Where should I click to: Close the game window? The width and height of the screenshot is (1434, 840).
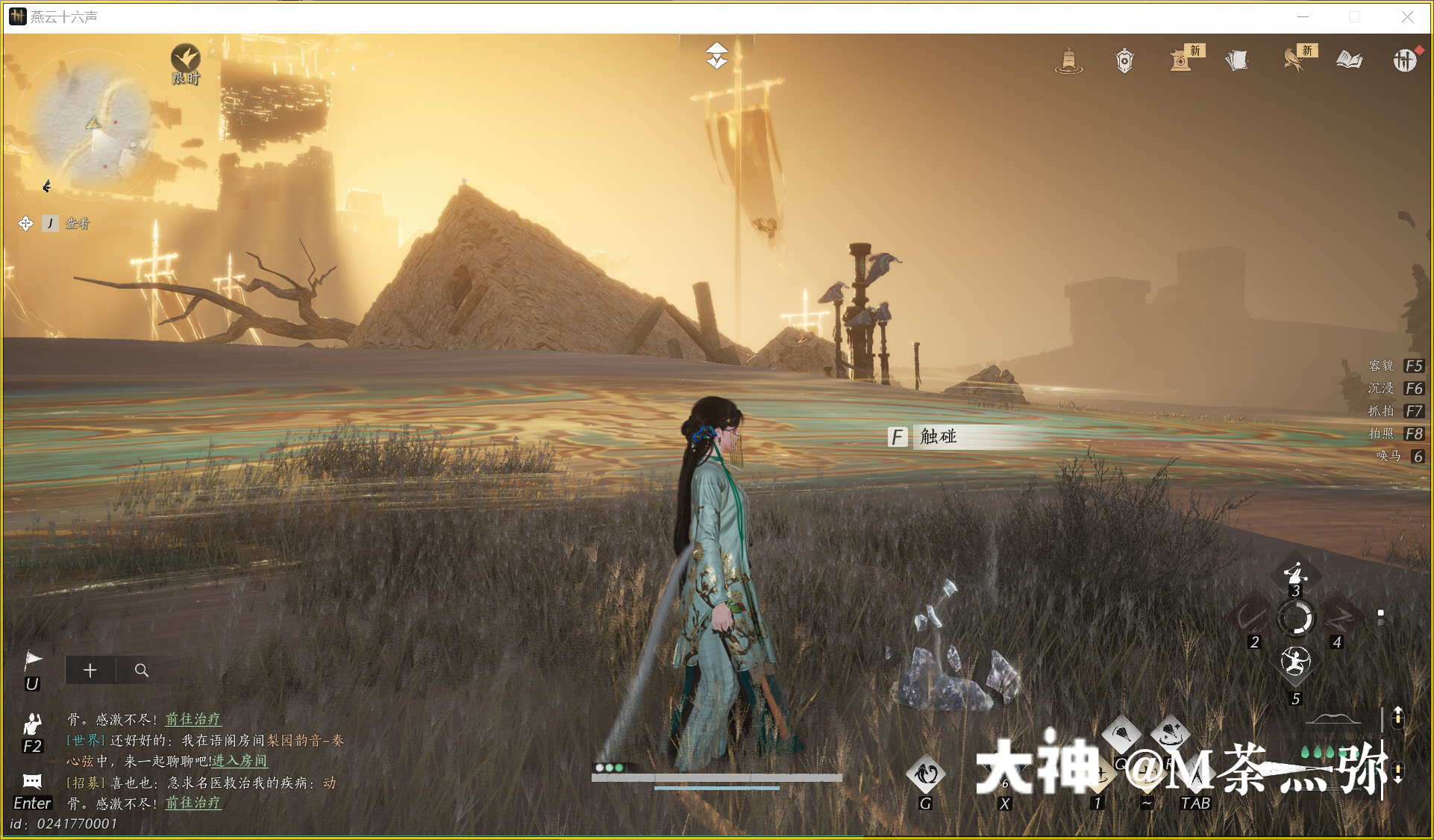(1407, 16)
